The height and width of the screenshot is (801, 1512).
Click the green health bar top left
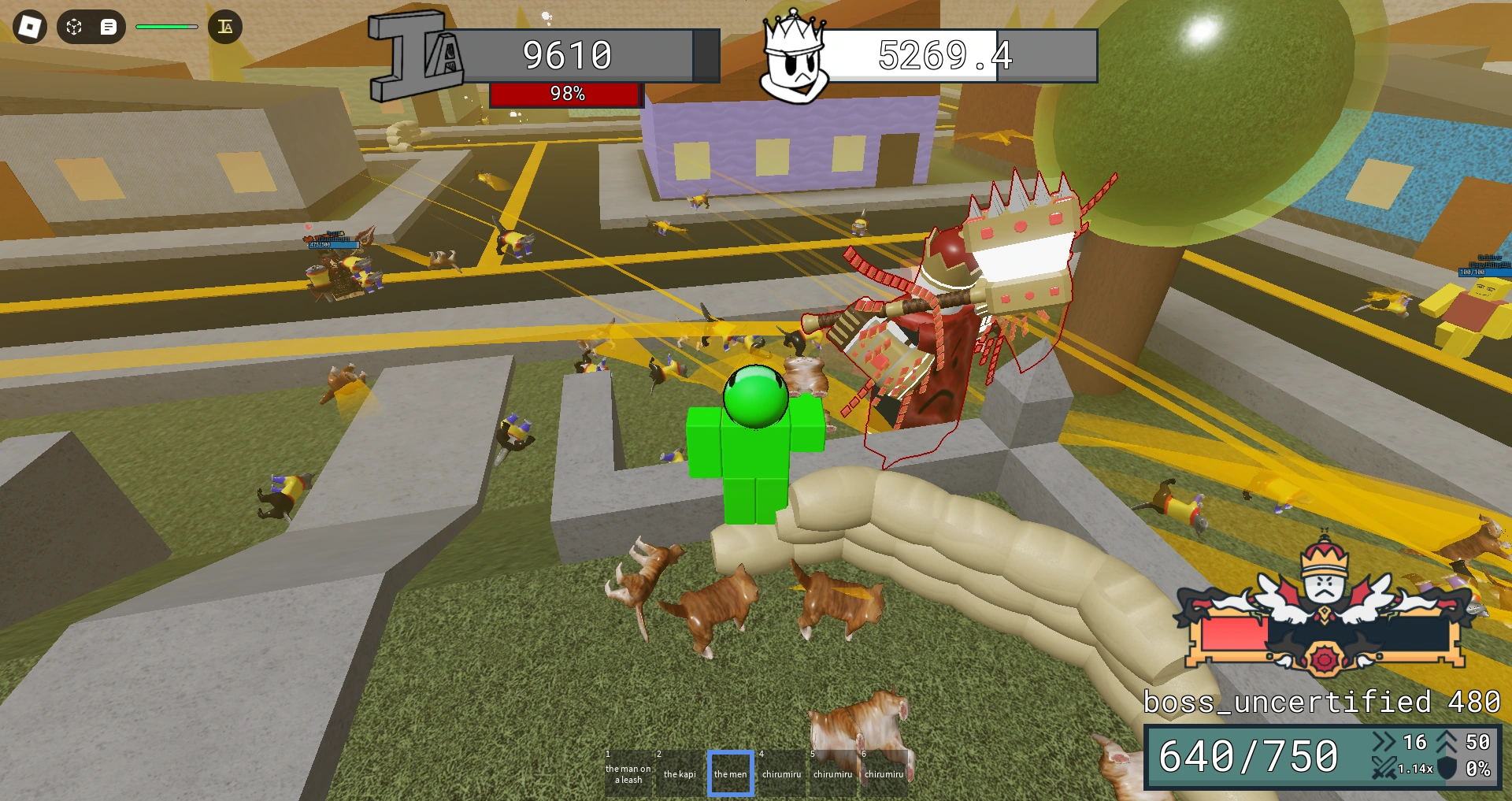pyautogui.click(x=166, y=26)
